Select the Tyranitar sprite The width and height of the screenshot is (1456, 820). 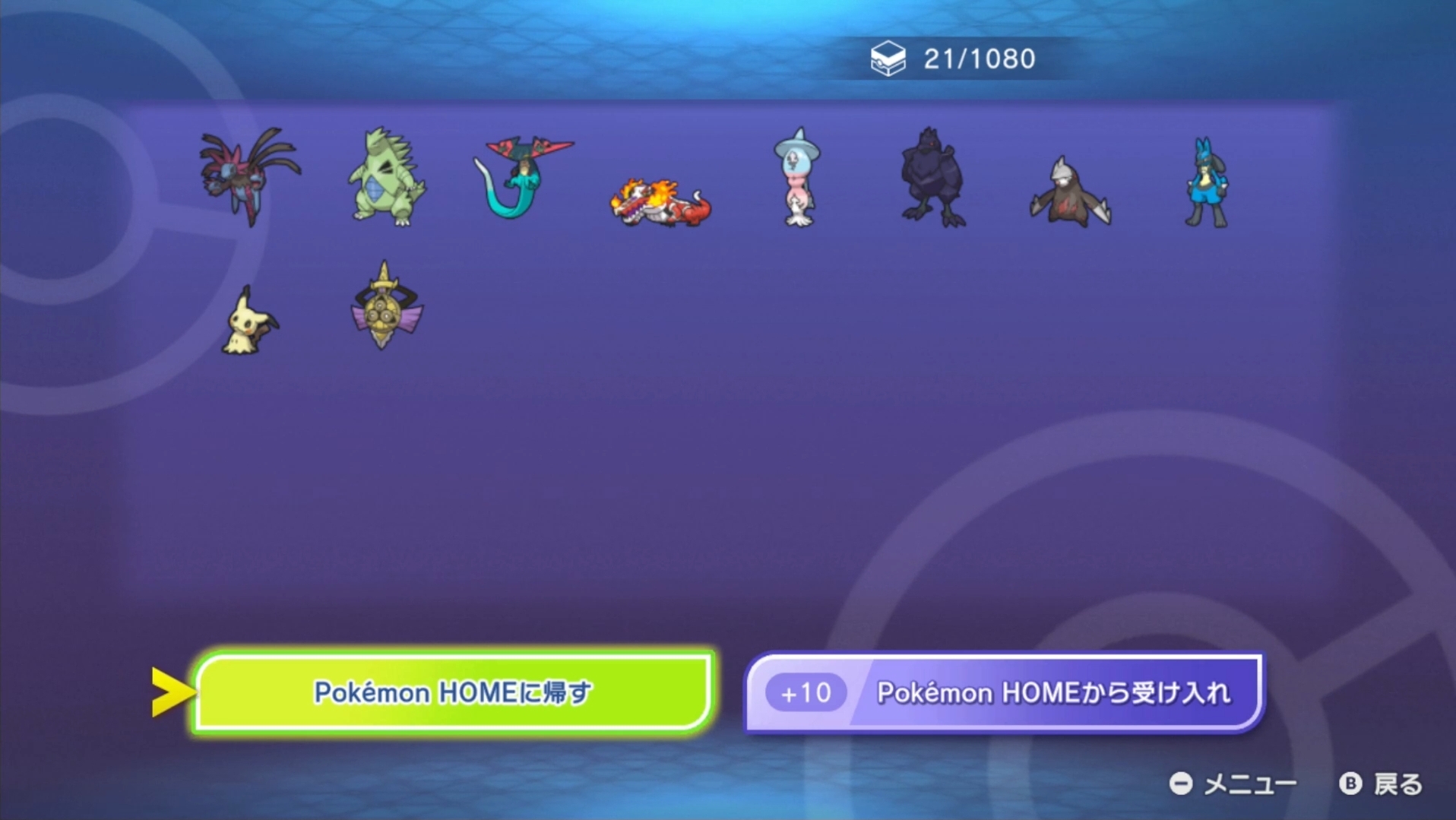(x=385, y=180)
